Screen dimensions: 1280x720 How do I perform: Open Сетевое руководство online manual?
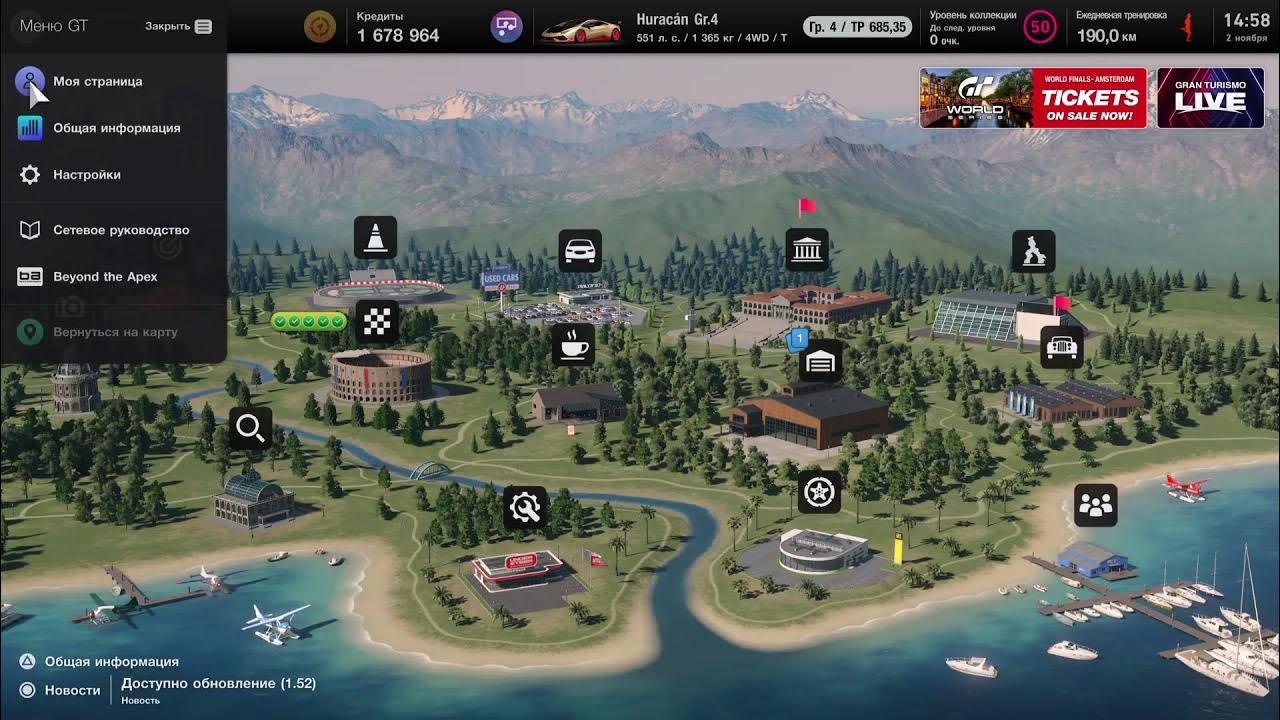[x=120, y=230]
